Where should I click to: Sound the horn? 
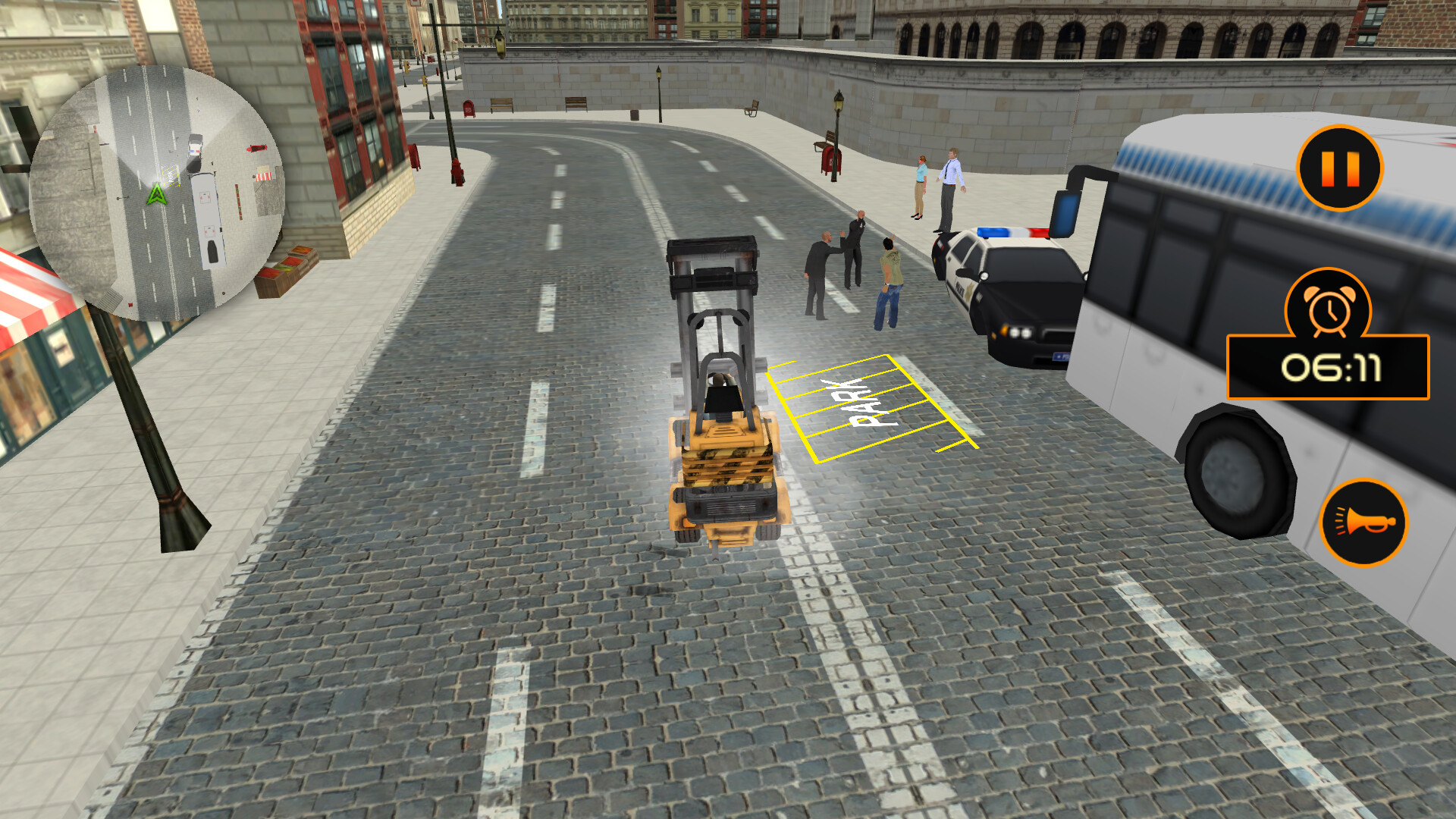click(1365, 522)
